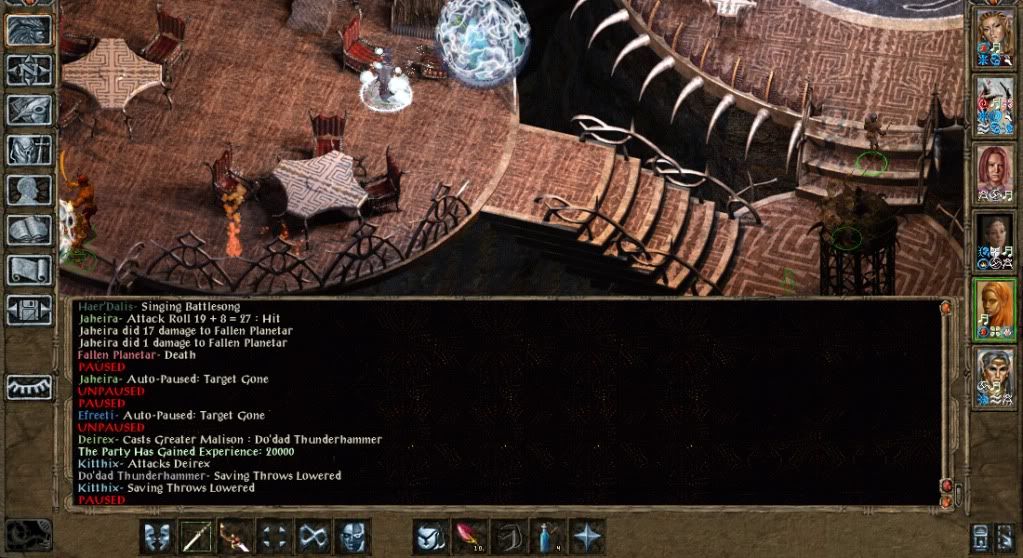Screen dimensions: 1023x558
Task: Open game options via floppy disk icon
Action: 28,309
